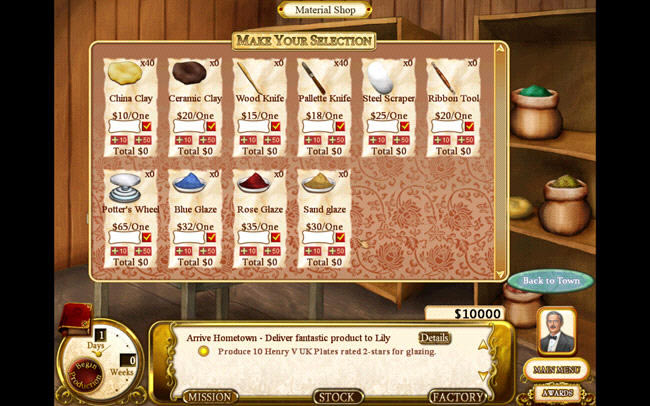This screenshot has width=650, height=406.
Task: Click the gentleman portrait
Action: coord(556,332)
